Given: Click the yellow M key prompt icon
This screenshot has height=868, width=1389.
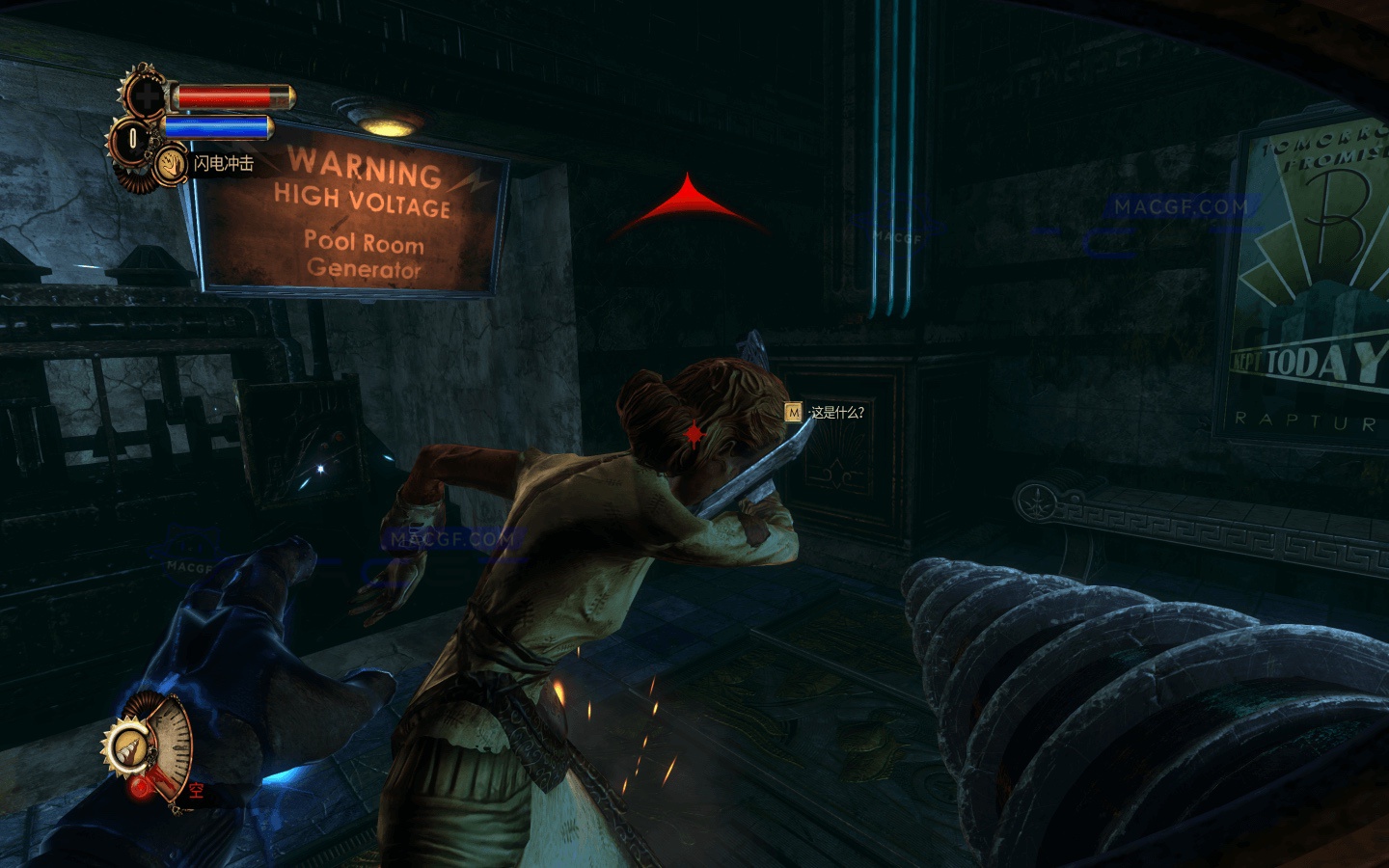Looking at the screenshot, I should (x=793, y=411).
